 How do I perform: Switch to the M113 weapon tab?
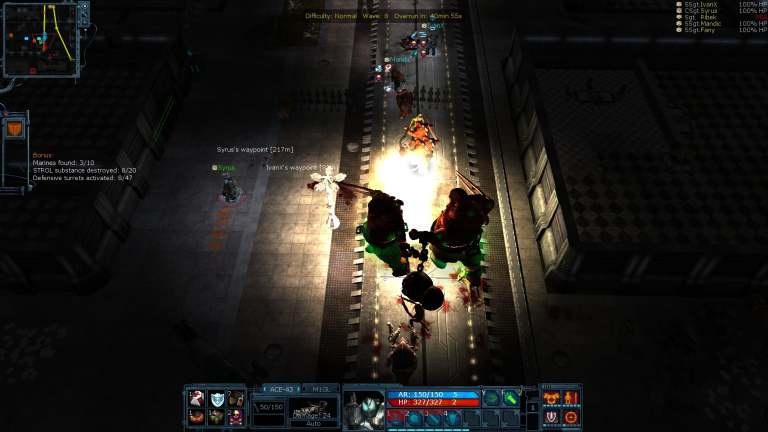[321, 388]
